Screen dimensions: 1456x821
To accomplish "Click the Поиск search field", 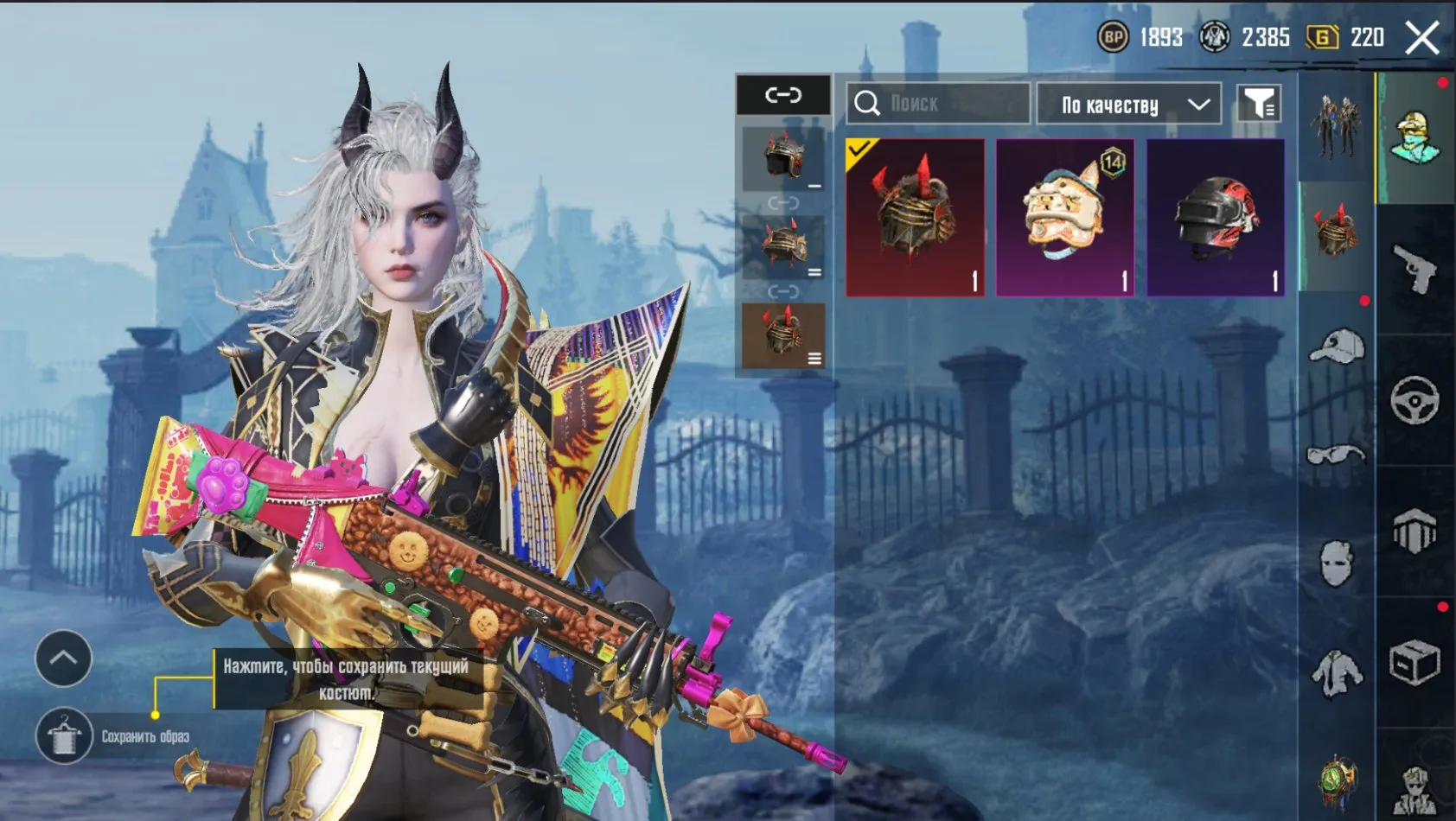I will pyautogui.click(x=938, y=103).
